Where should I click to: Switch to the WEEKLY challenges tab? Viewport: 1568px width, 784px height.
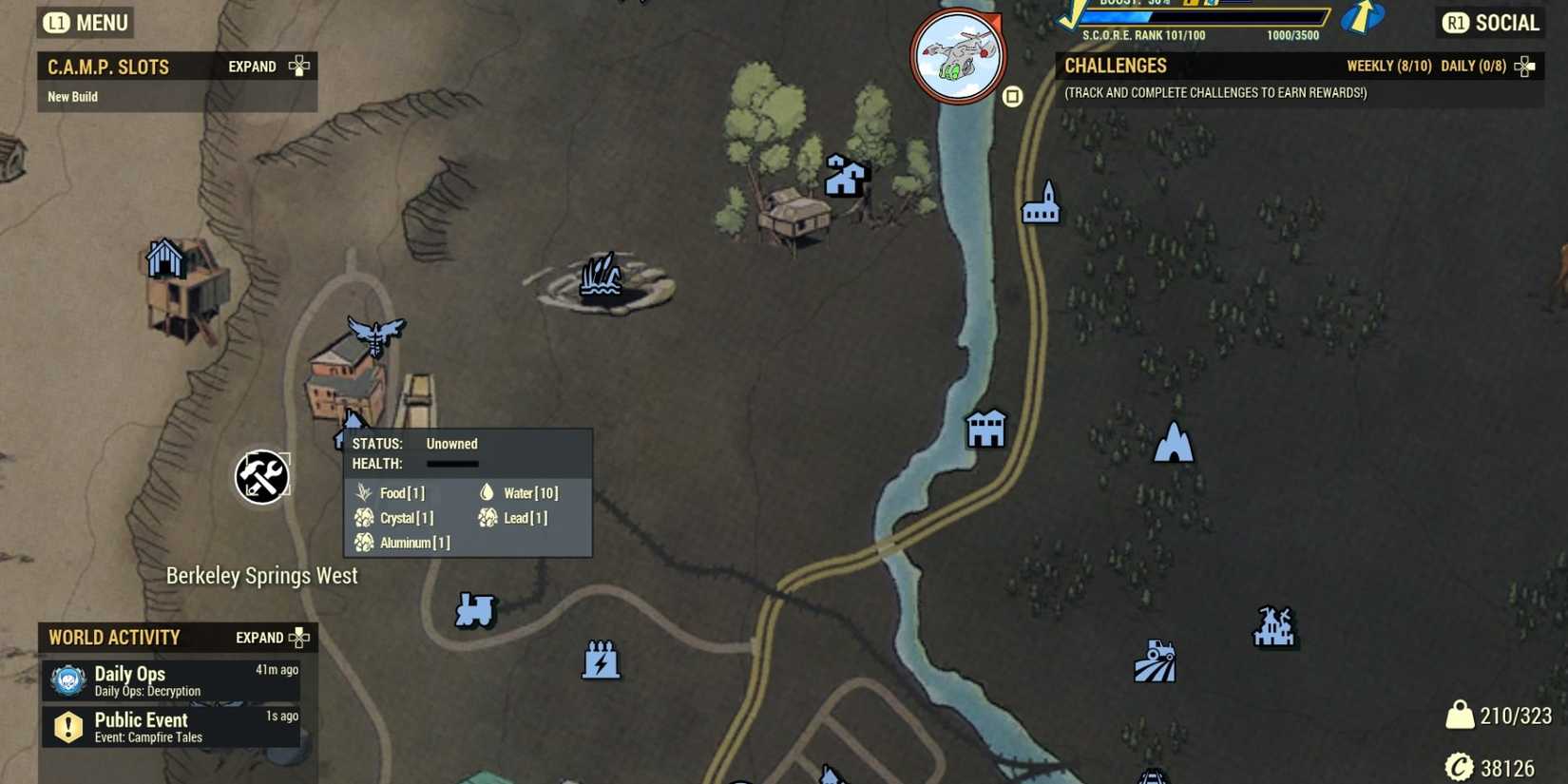pyautogui.click(x=1389, y=66)
